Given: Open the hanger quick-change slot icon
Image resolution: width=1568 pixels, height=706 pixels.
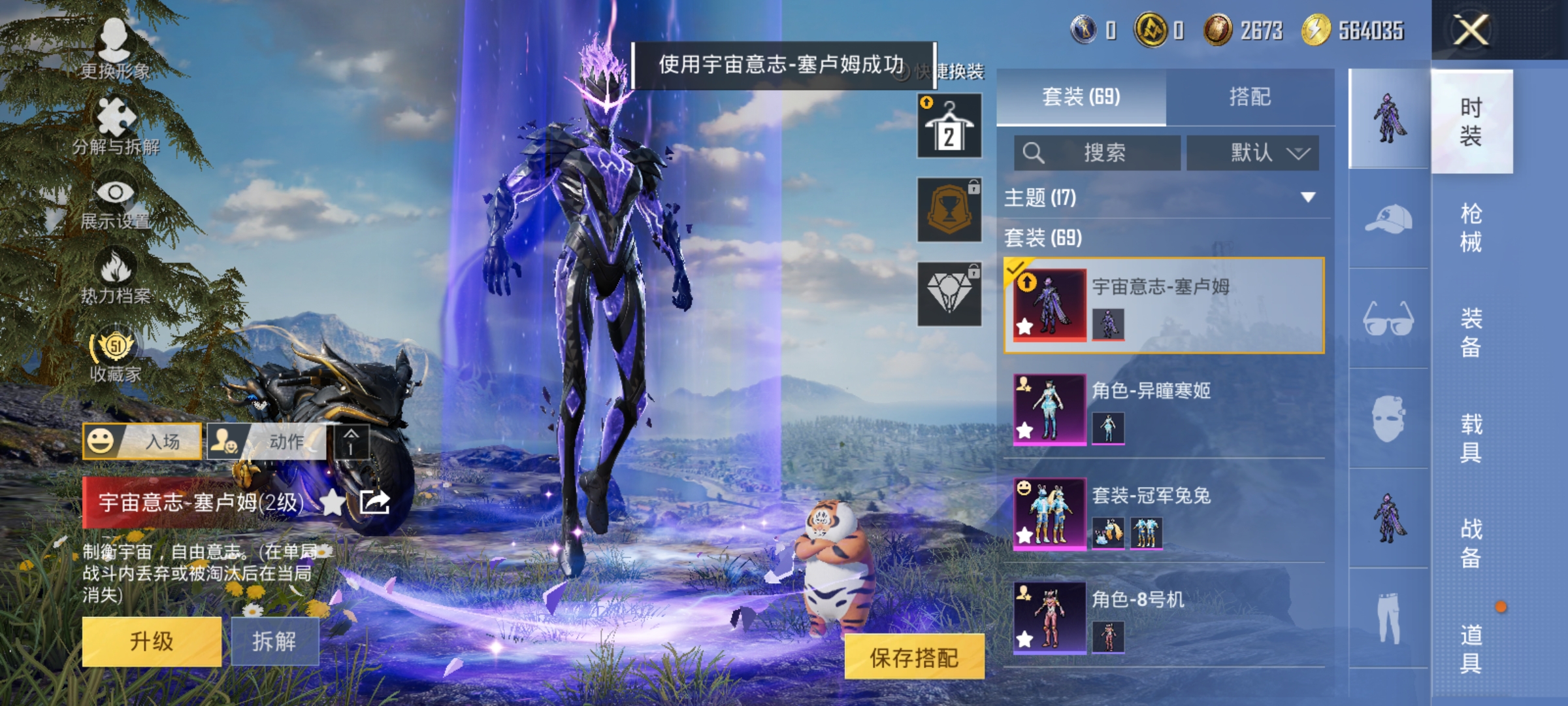Looking at the screenshot, I should click(x=949, y=124).
